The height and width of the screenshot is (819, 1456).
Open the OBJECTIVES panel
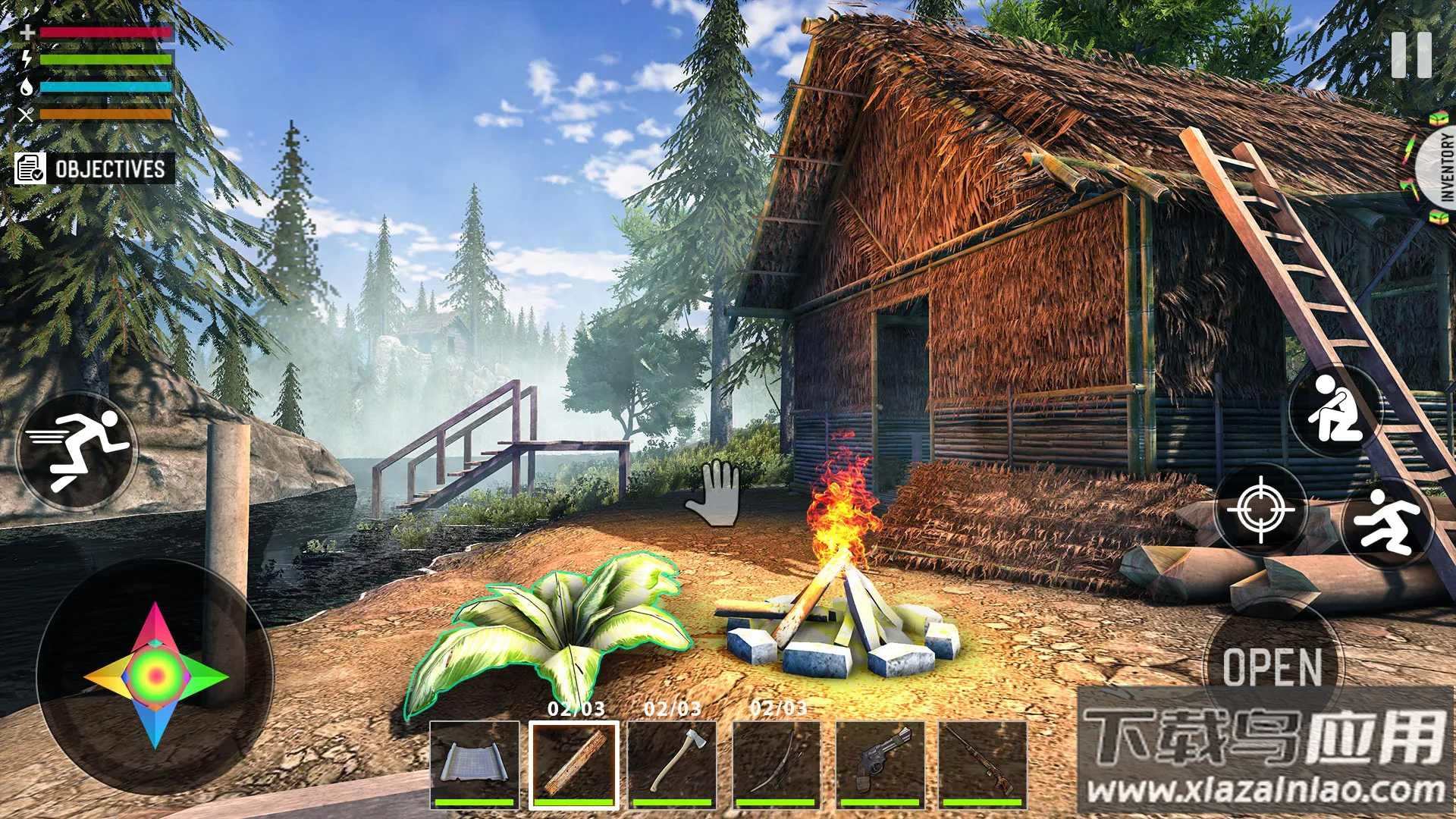[91, 170]
